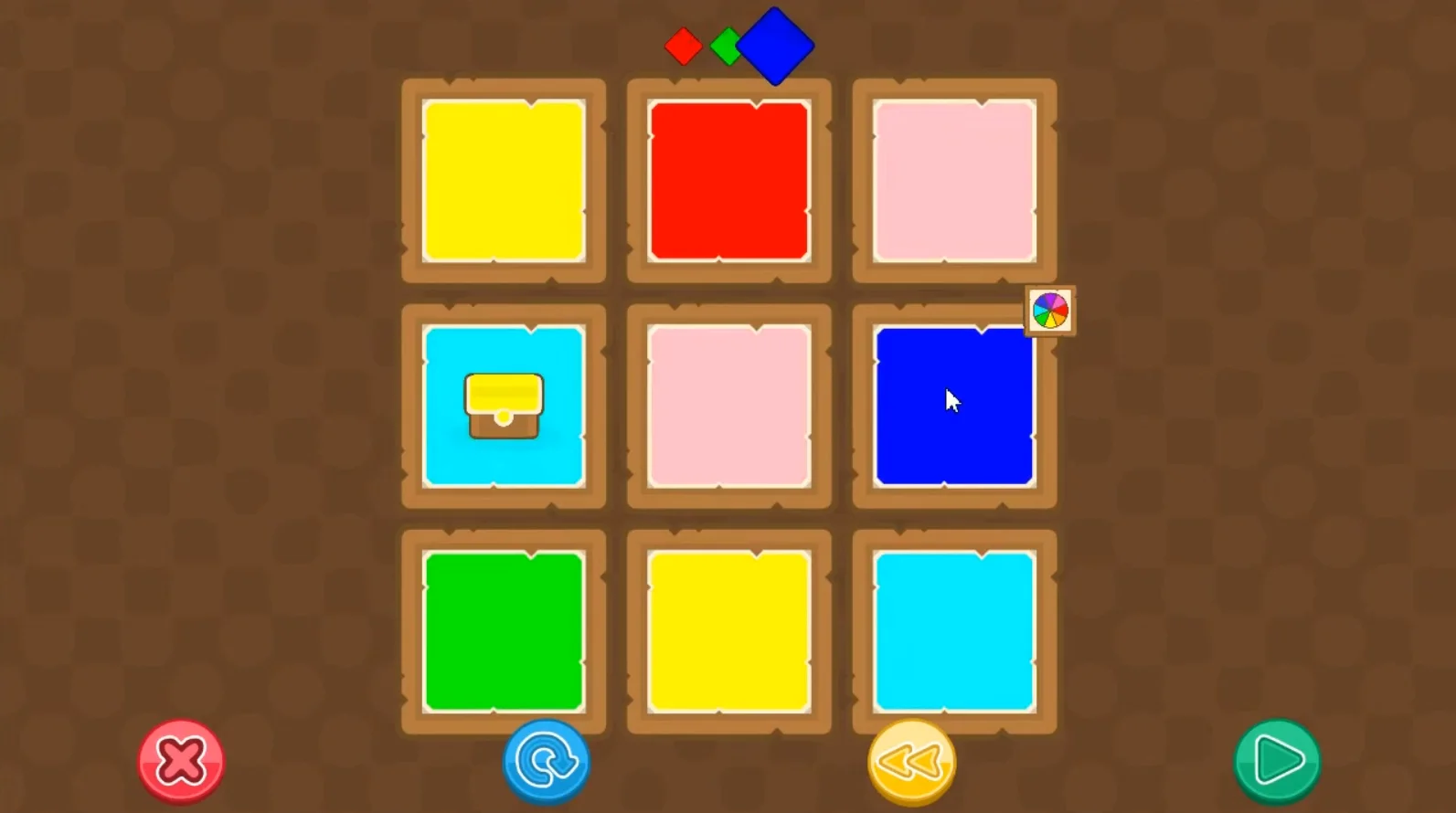Toggle the top-left yellow tile
This screenshot has width=1456, height=813.
pyautogui.click(x=504, y=180)
